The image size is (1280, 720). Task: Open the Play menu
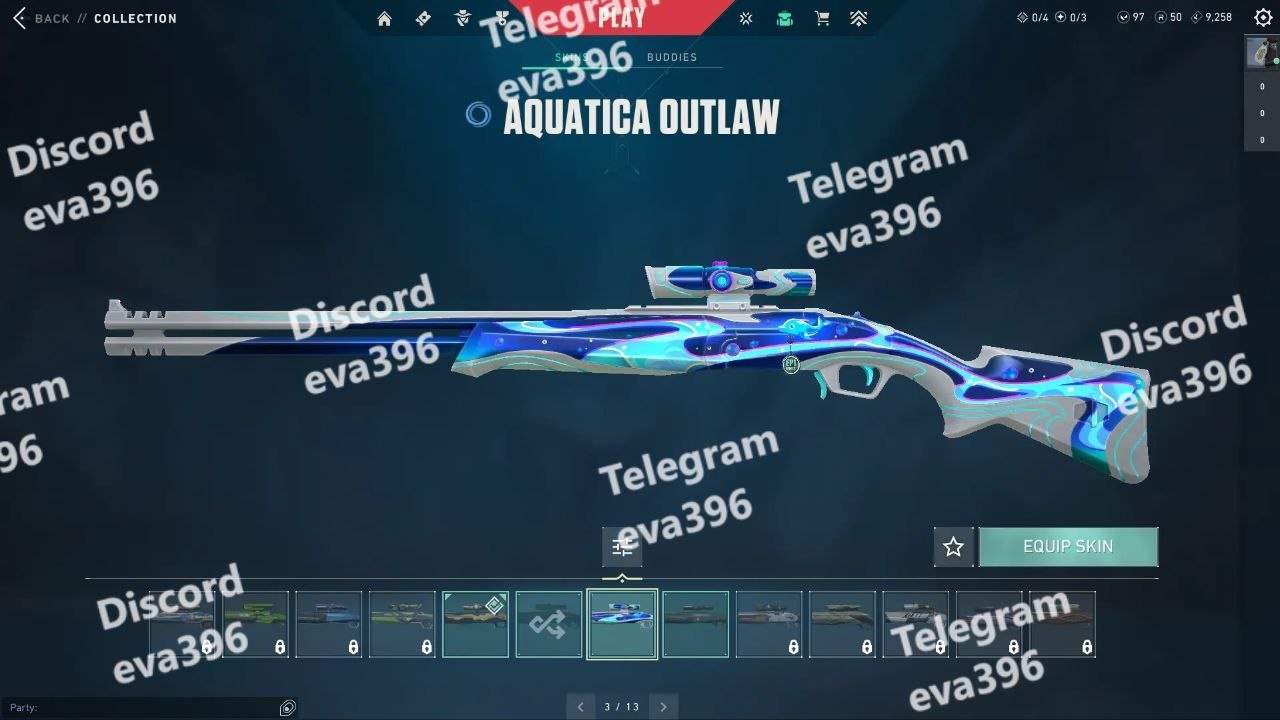[621, 17]
